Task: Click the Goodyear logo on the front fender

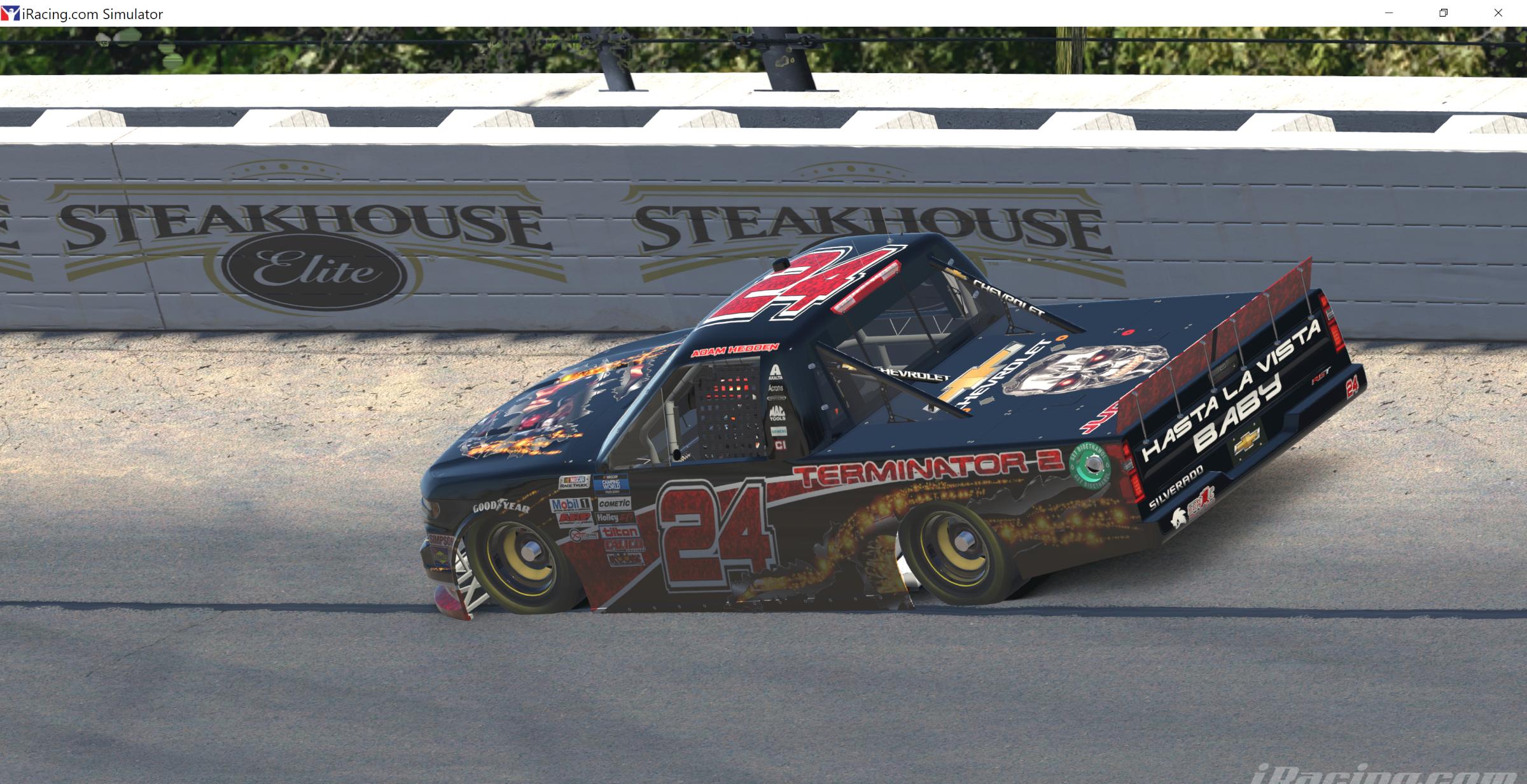Action: pos(500,506)
